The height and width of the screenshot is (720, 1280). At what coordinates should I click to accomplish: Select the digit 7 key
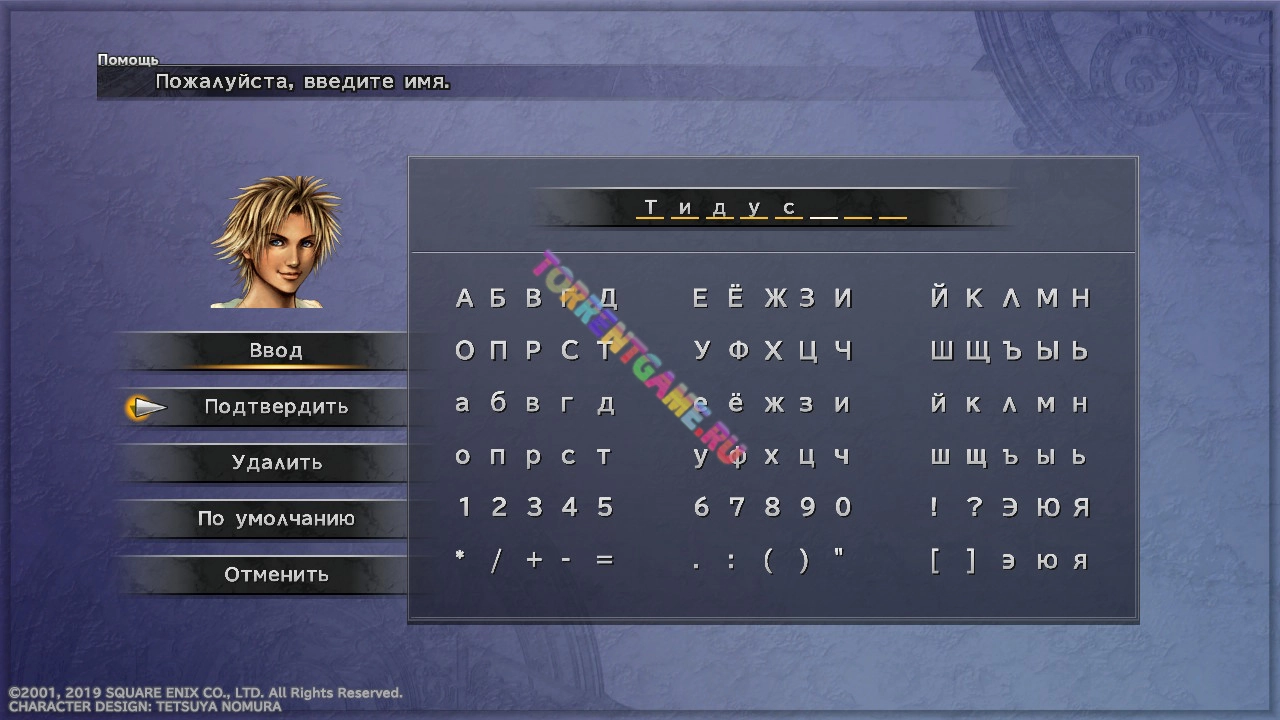tap(737, 507)
